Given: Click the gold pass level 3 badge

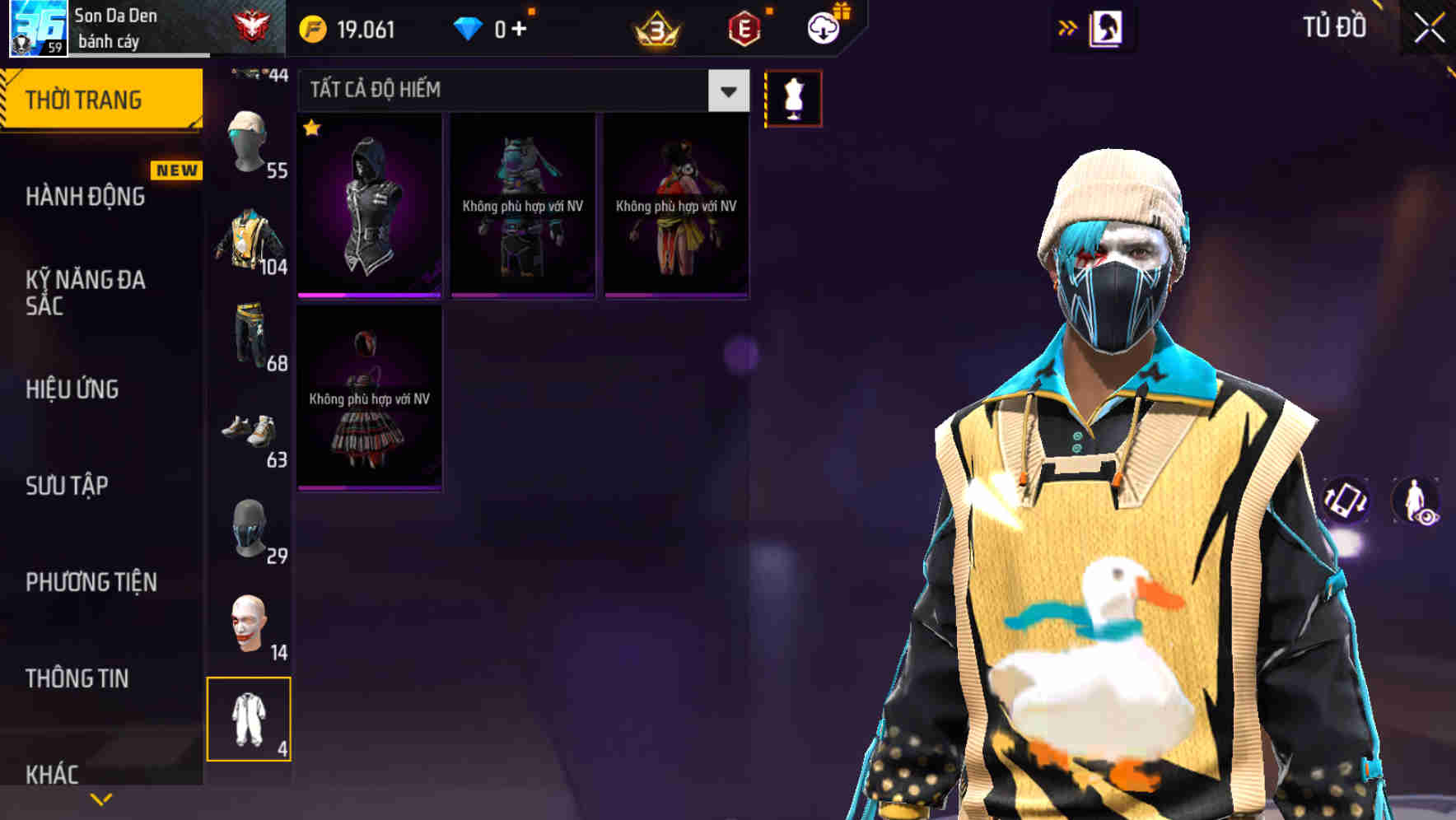Looking at the screenshot, I should [x=656, y=27].
